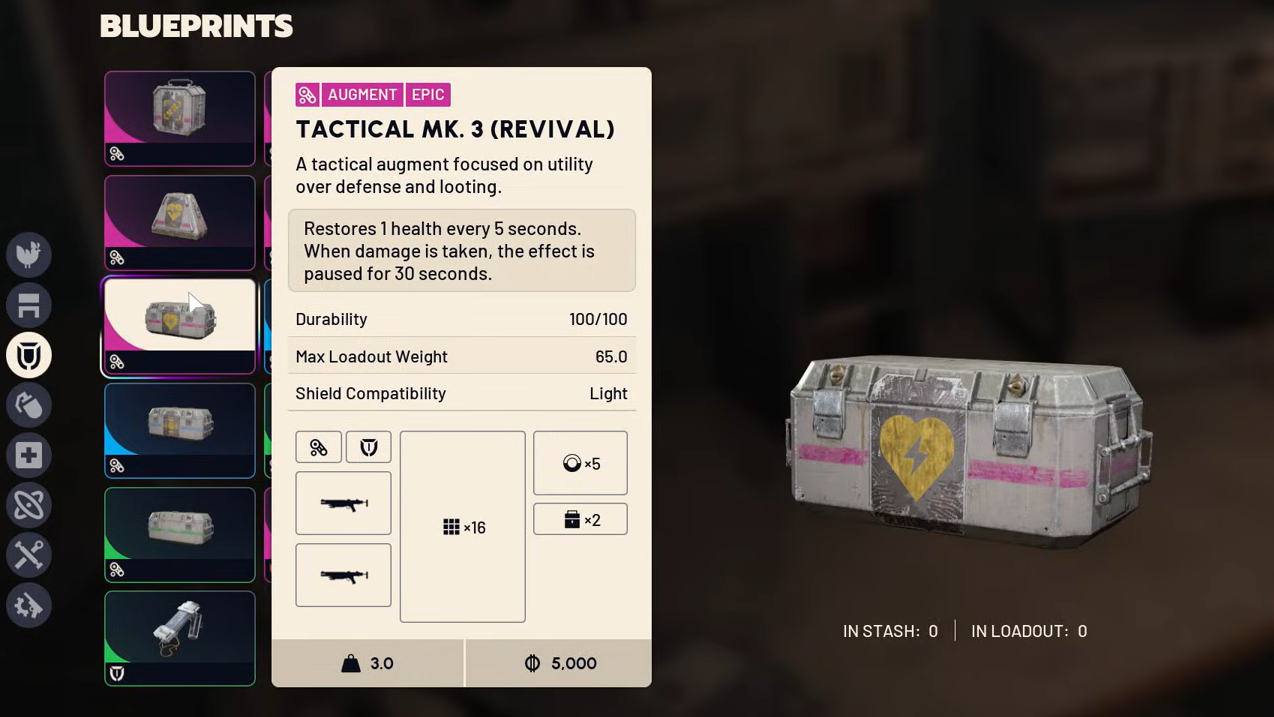Select the grenade throwable category icon

(x=29, y=405)
